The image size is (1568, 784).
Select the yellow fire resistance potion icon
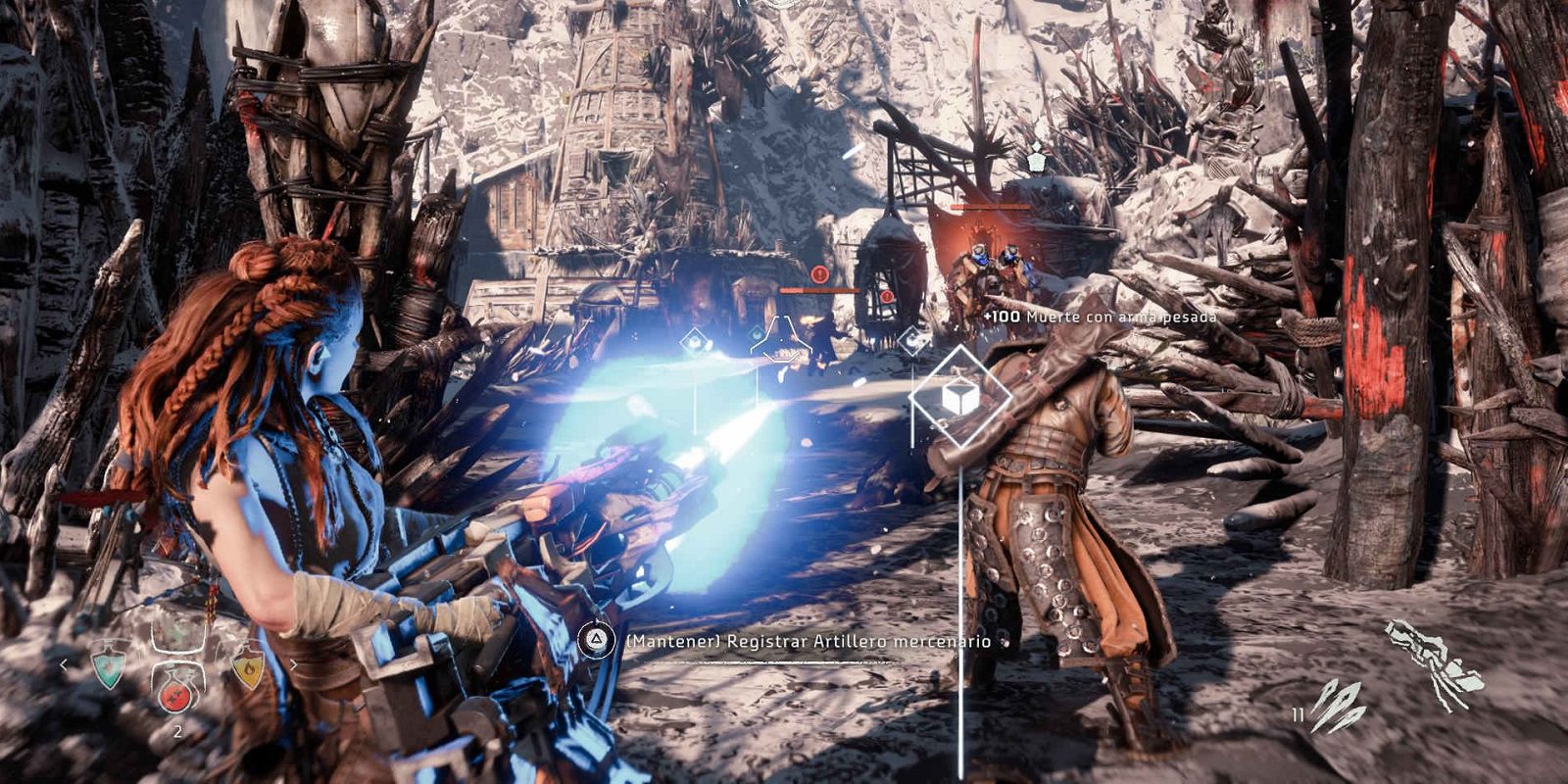(251, 669)
